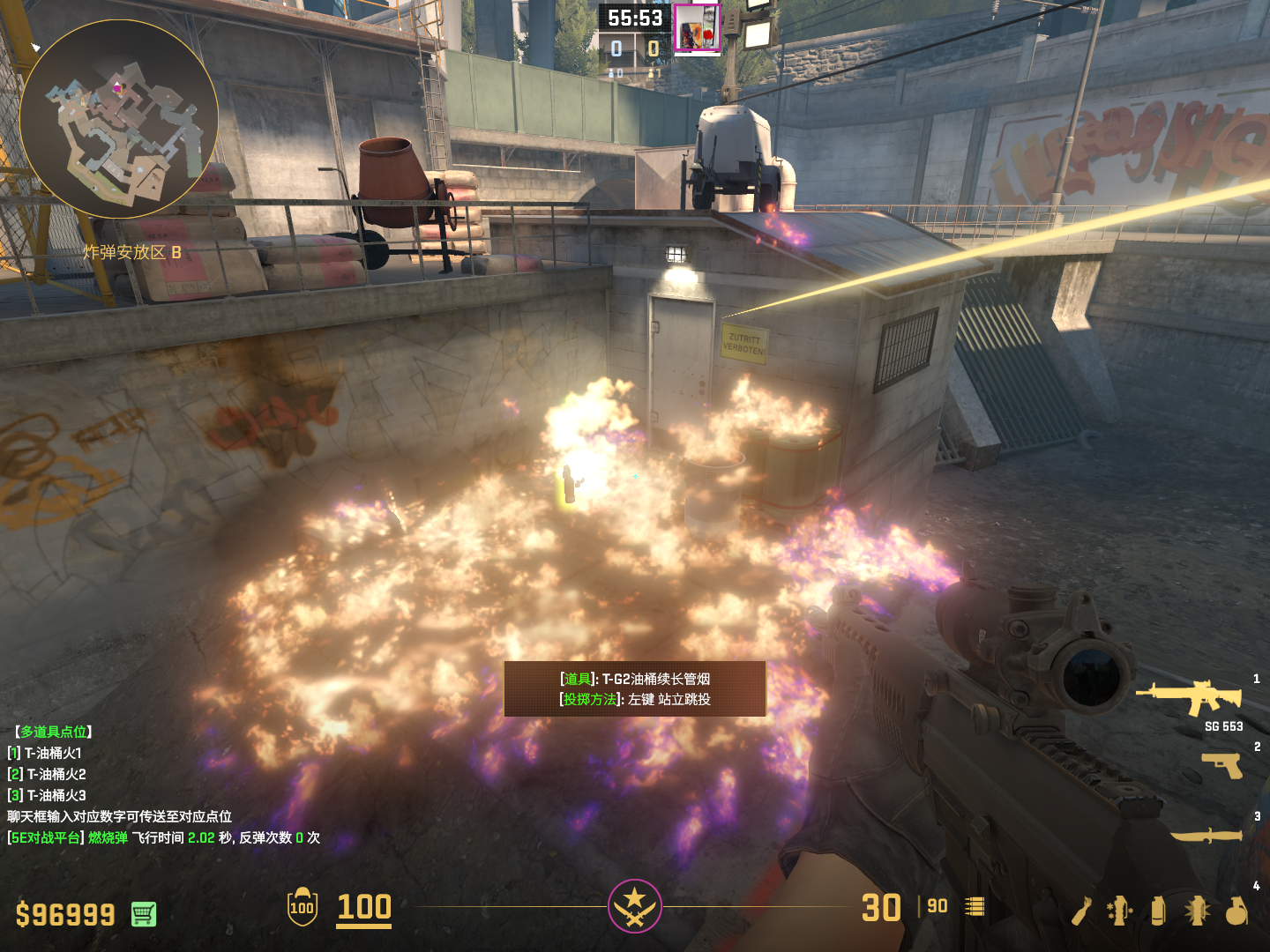This screenshot has width=1270, height=952.
Task: Click the circular radar minimap
Action: (x=119, y=119)
